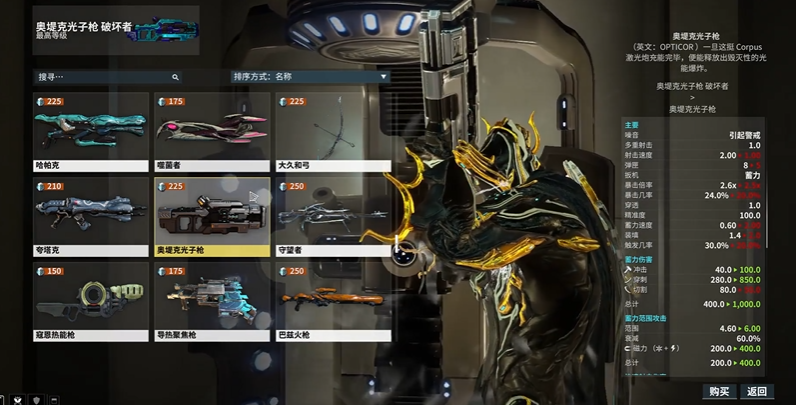Go back with the 返回 button
This screenshot has width=796, height=405.
[x=757, y=391]
